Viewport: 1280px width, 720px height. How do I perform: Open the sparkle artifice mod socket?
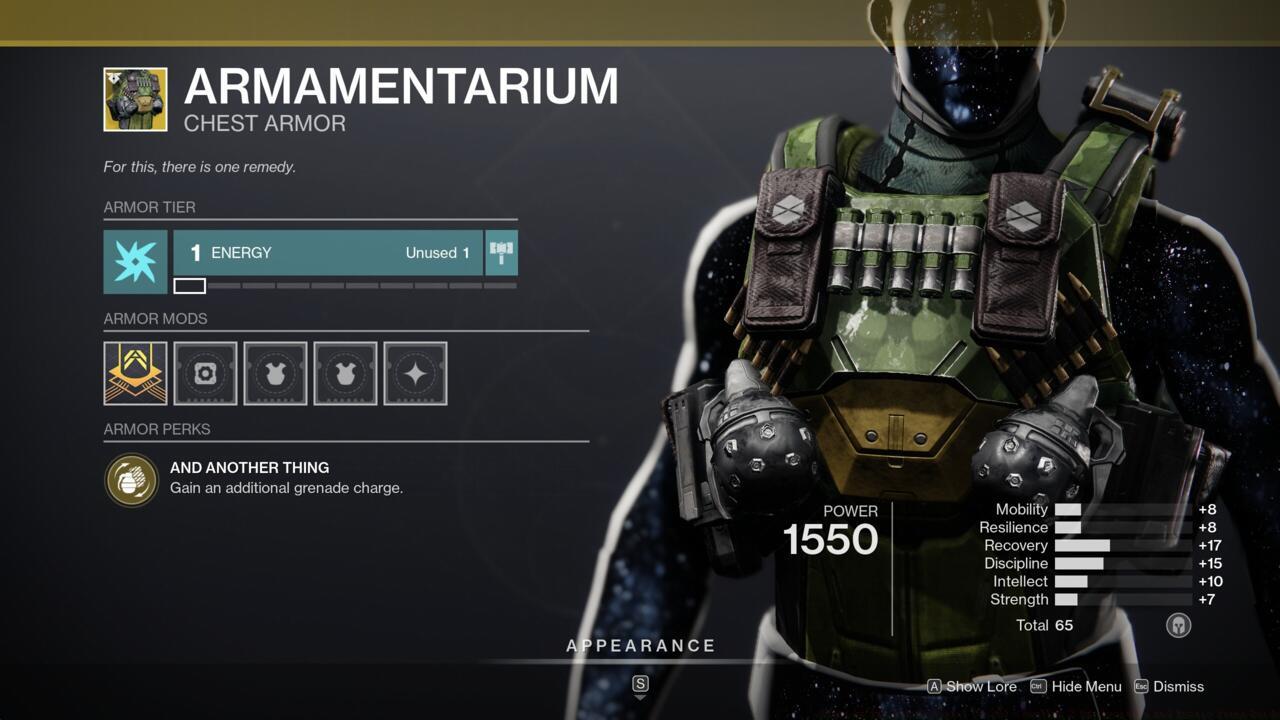coord(414,373)
